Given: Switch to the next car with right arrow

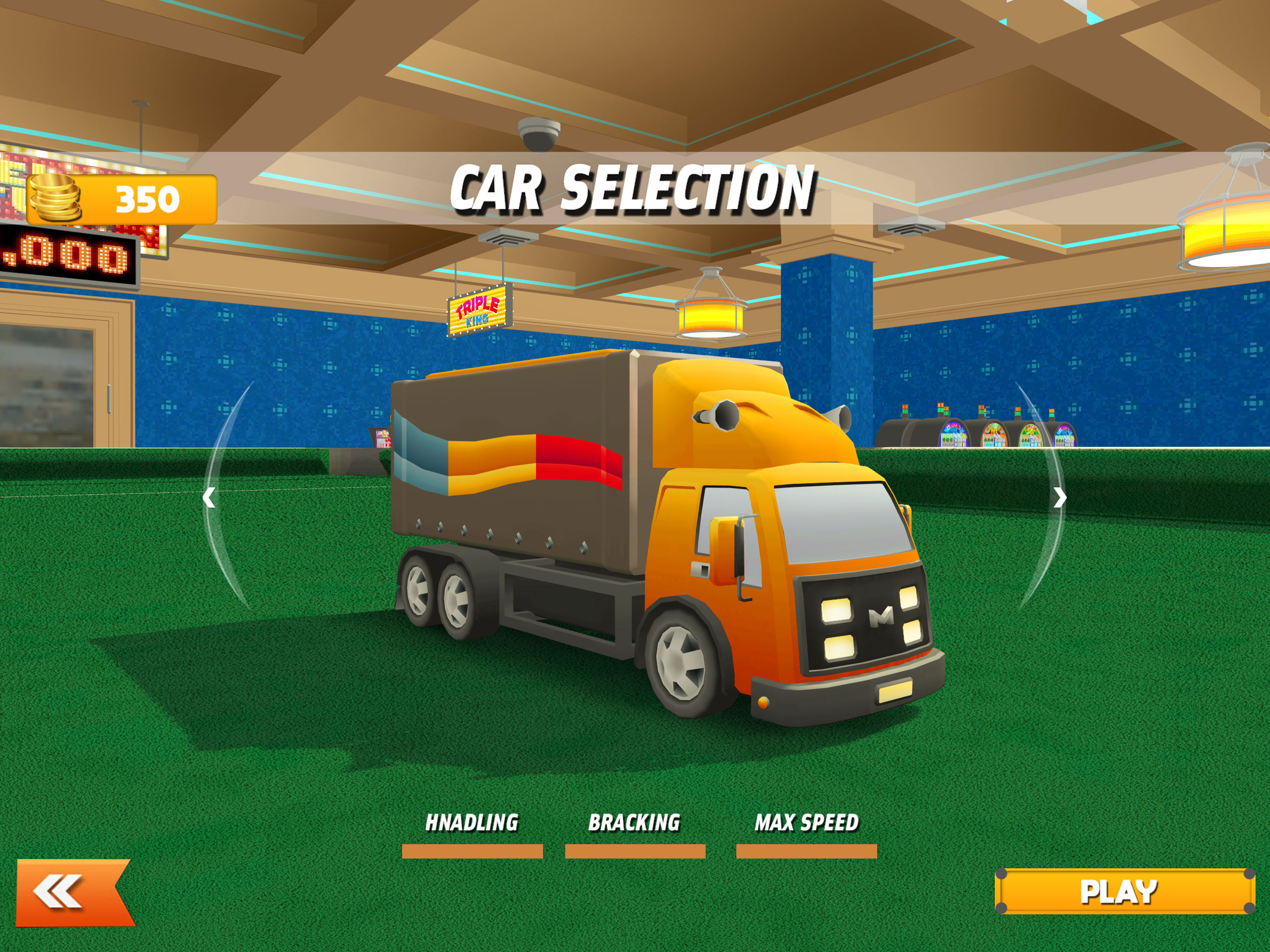Looking at the screenshot, I should (1060, 497).
